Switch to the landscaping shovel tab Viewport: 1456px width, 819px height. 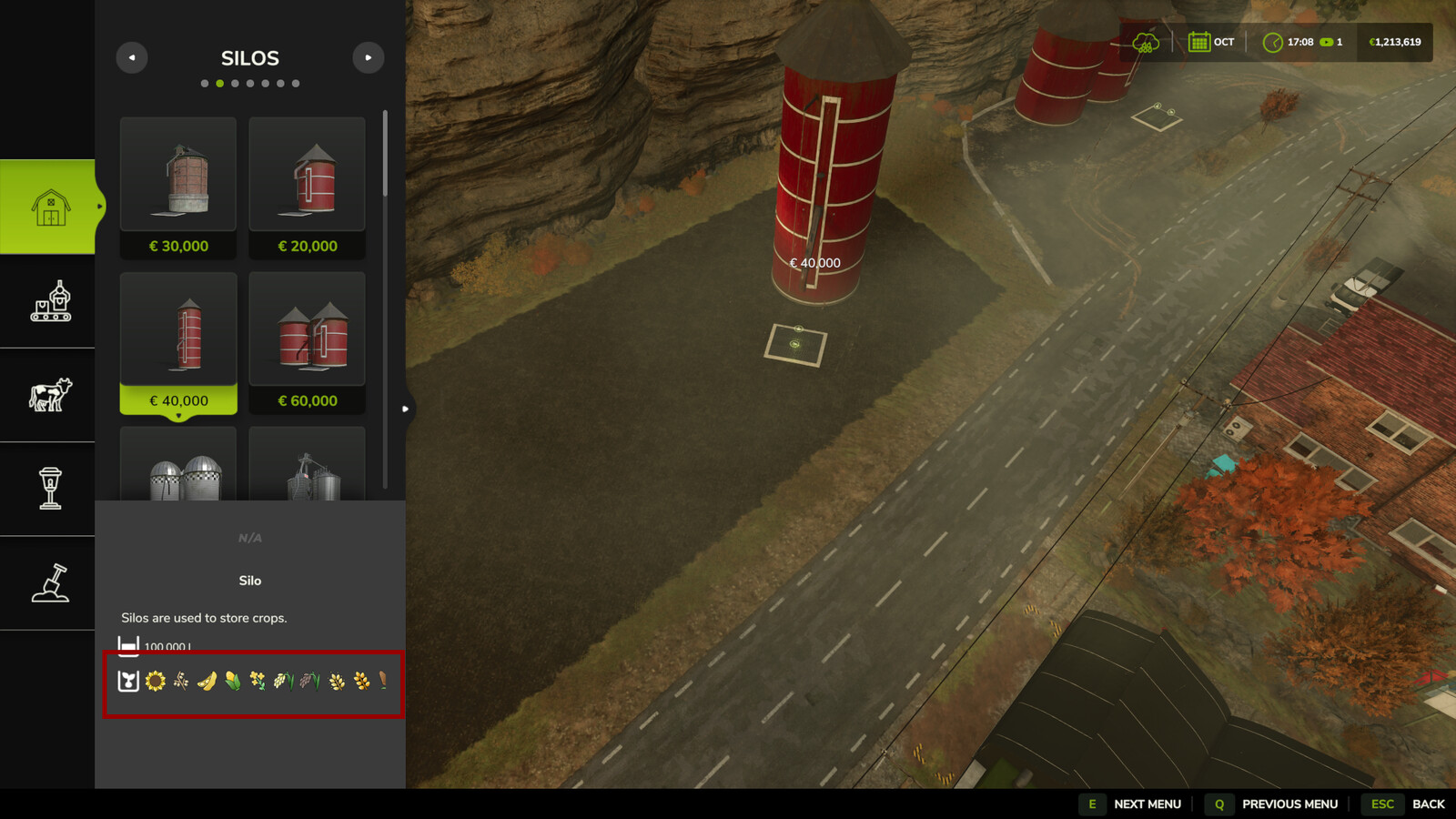click(49, 582)
